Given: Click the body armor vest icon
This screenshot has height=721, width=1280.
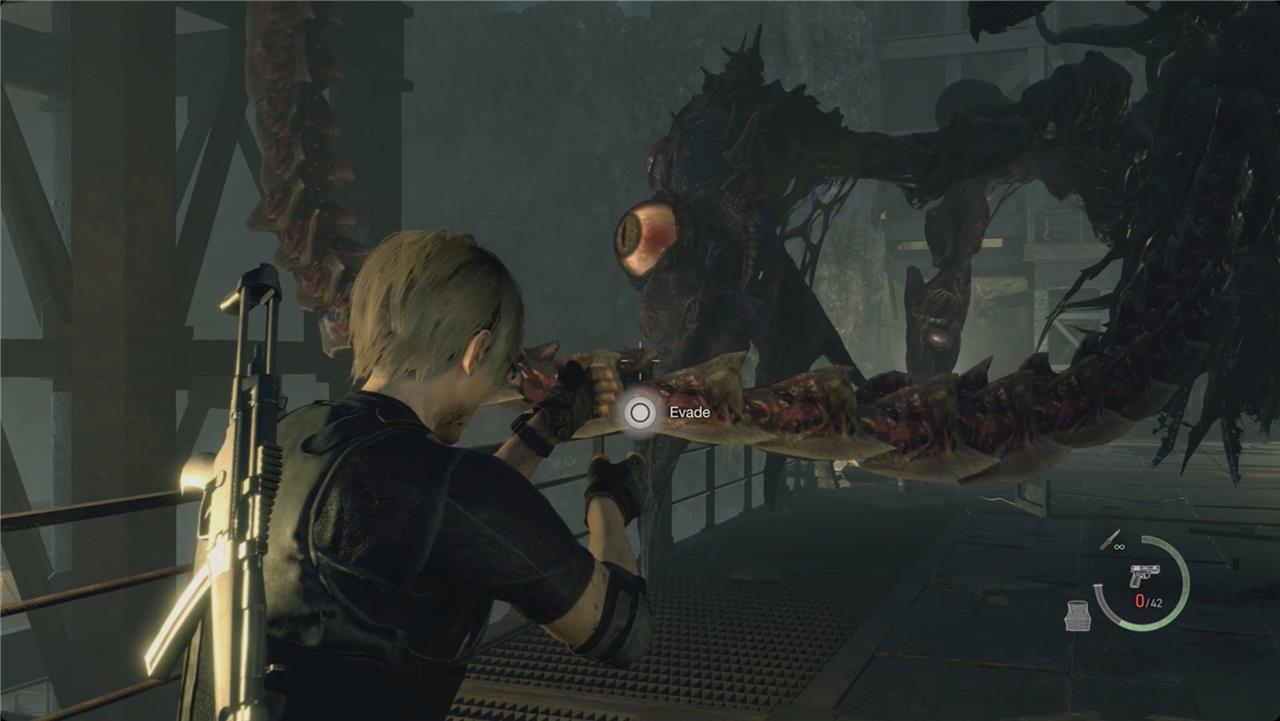Looking at the screenshot, I should [1077, 615].
